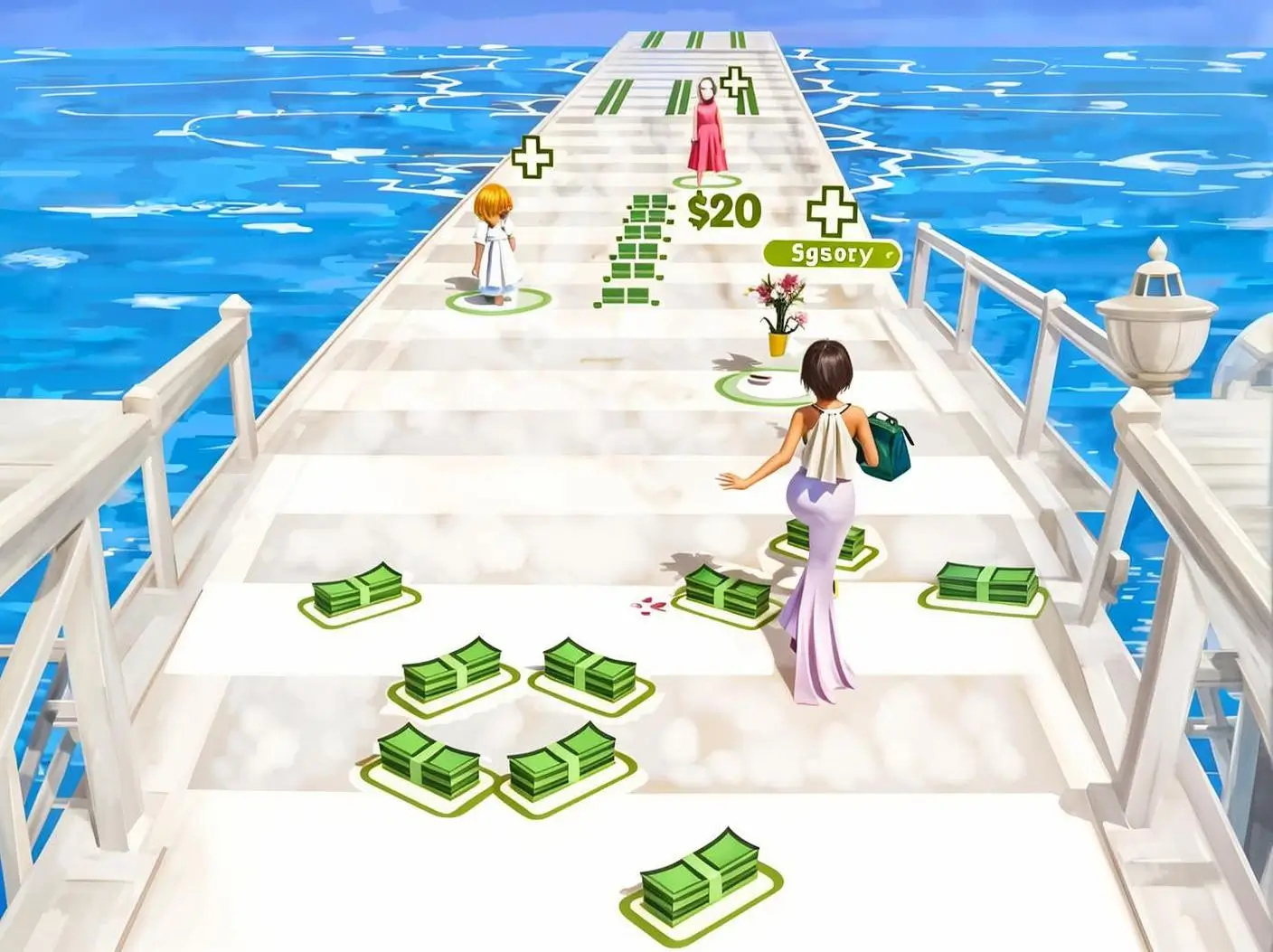Click the money stack nearest the player
1273x952 pixels.
coord(823,540)
